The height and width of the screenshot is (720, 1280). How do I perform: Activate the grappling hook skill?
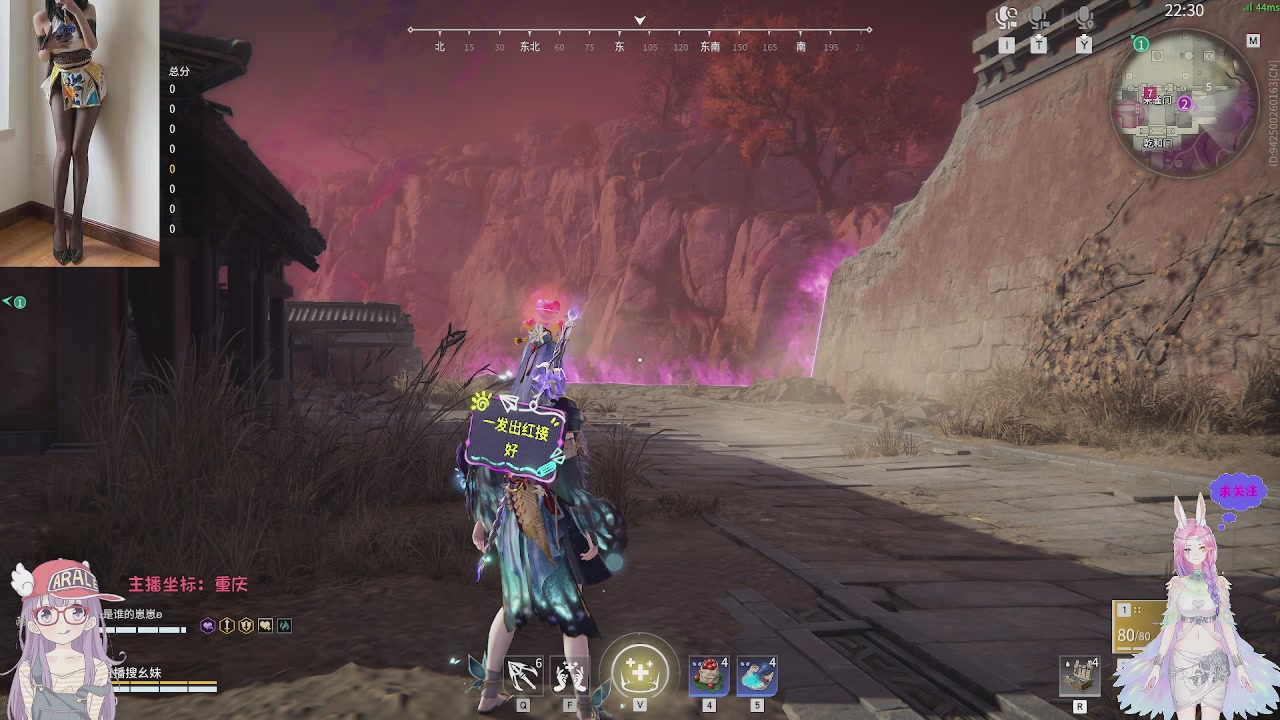(x=523, y=676)
